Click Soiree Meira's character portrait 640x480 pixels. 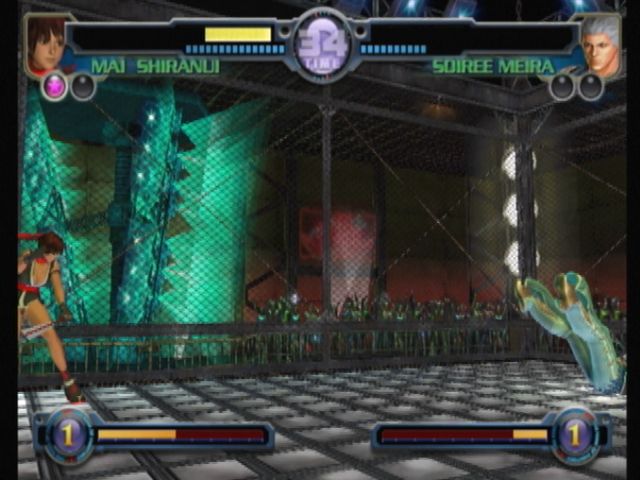point(599,46)
